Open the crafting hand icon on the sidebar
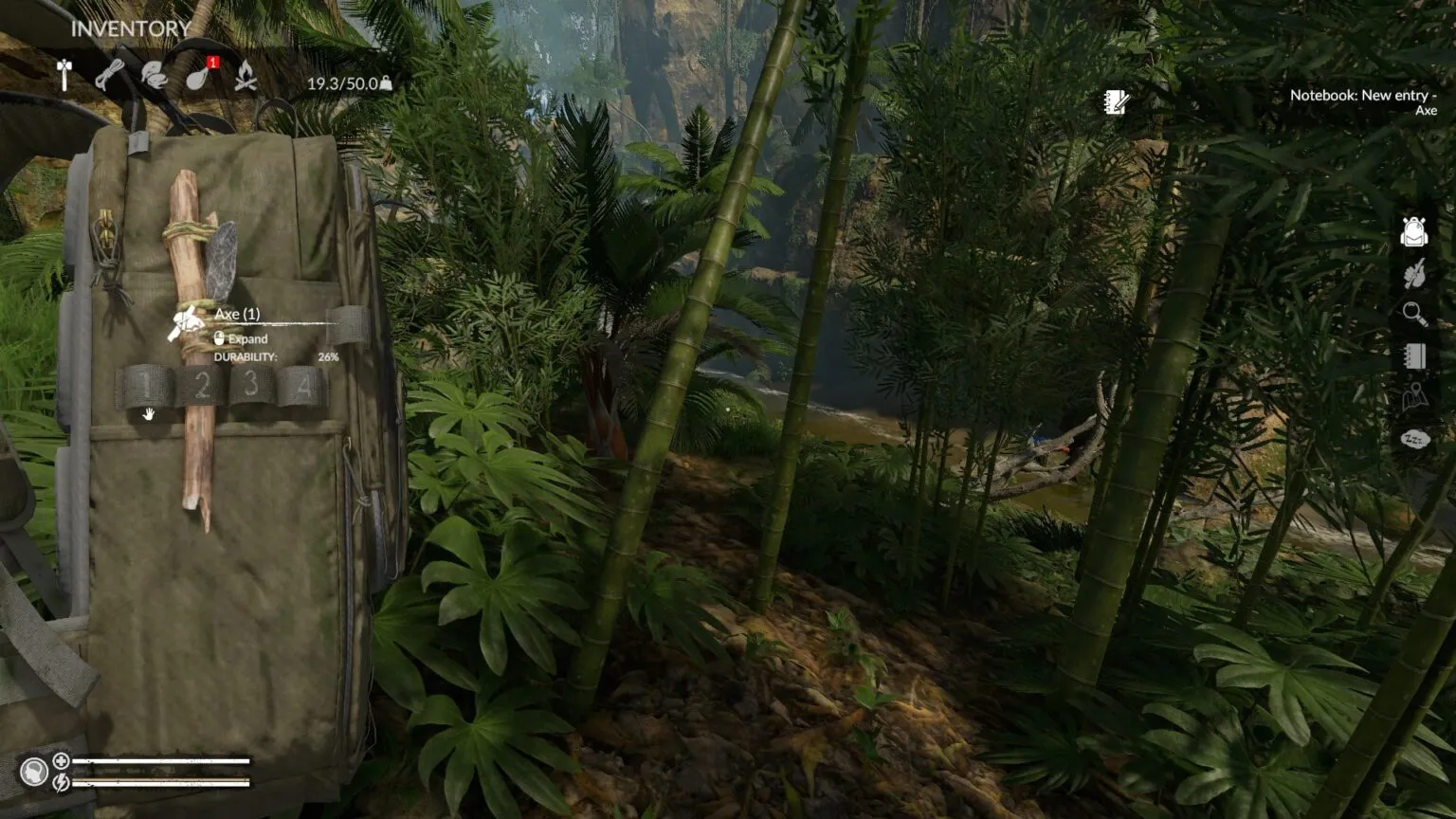This screenshot has width=1456, height=819. pyautogui.click(x=1415, y=275)
